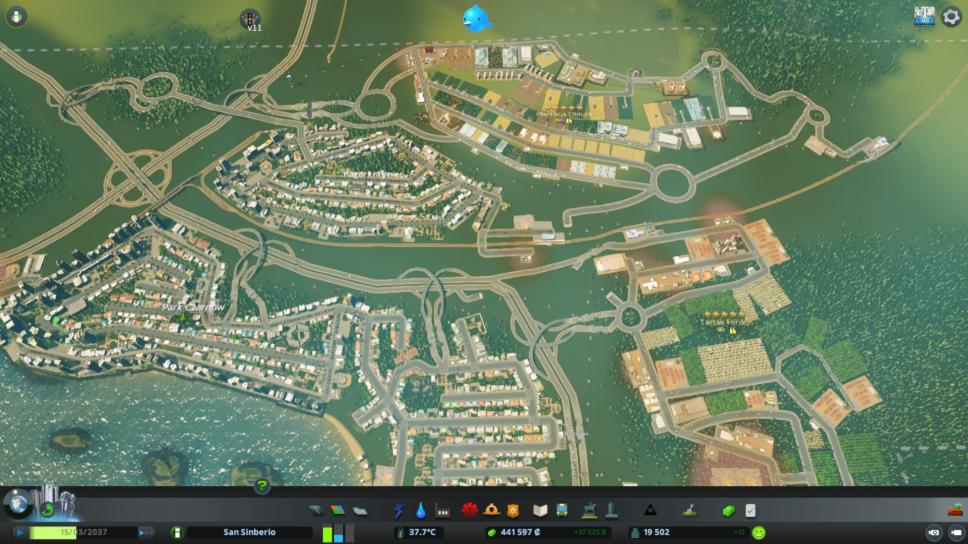This screenshot has width=968, height=544.
Task: Open the gear options menu
Action: (x=951, y=16)
